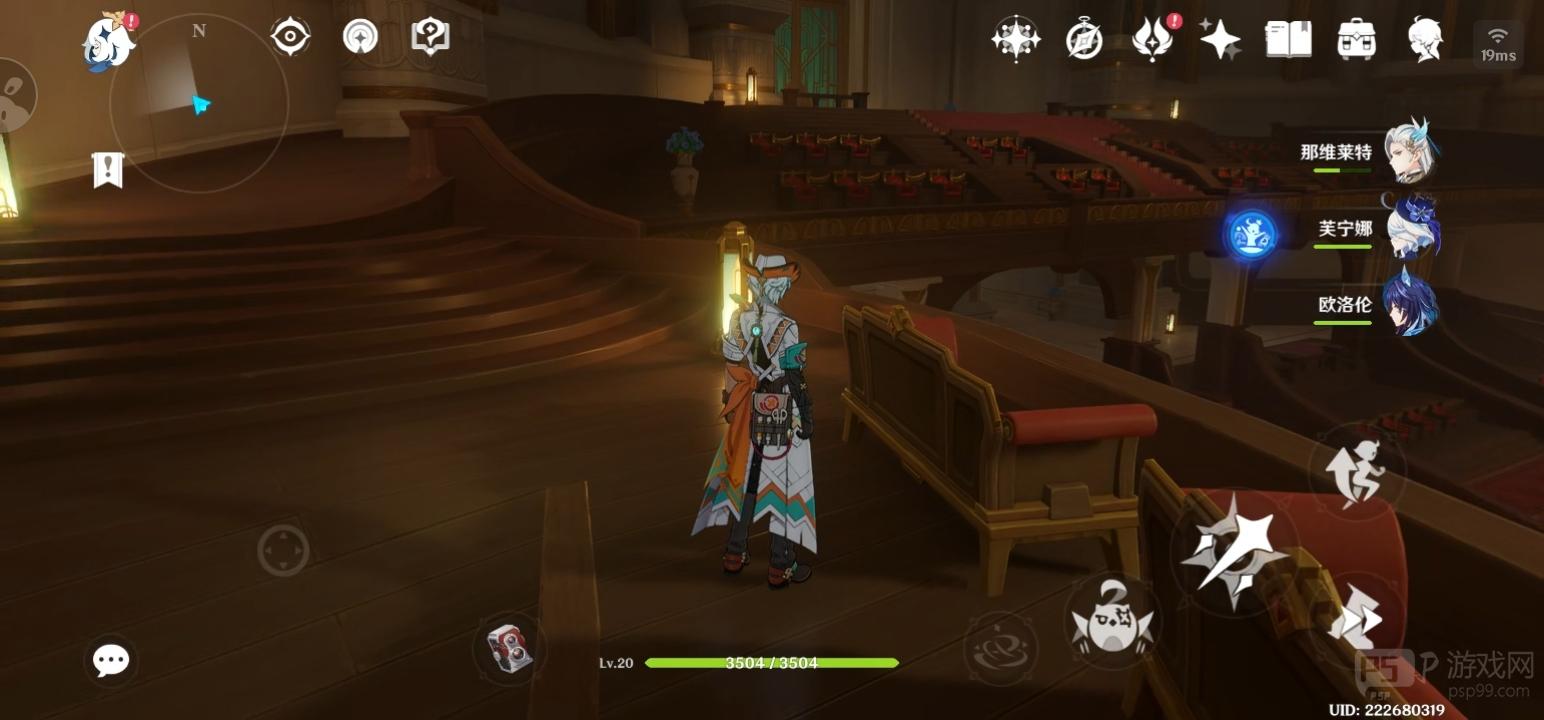
Task: Tap the blue glowing skill icon near 芙宁娜
Action: 1253,234
